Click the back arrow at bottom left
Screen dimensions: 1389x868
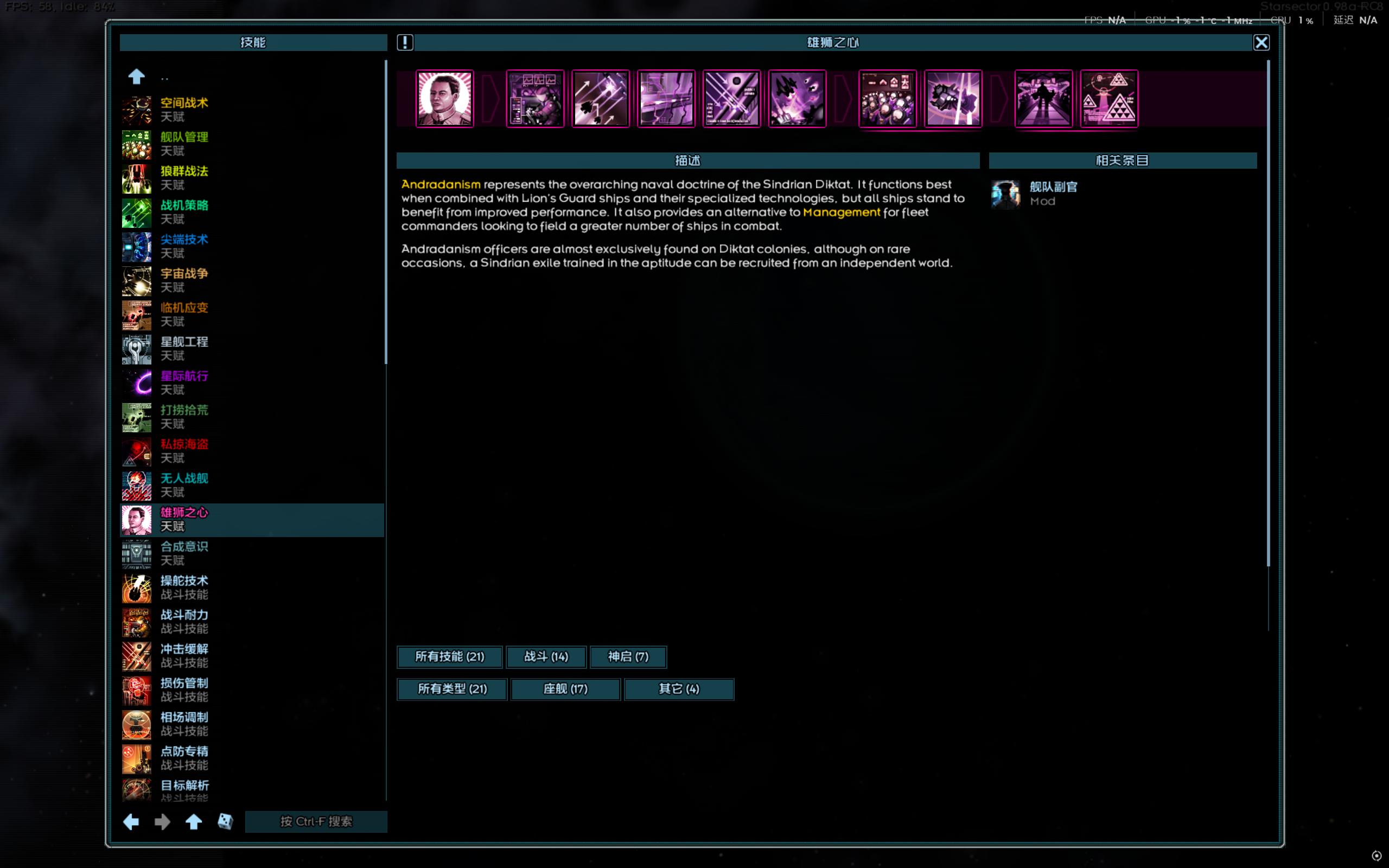click(x=131, y=821)
